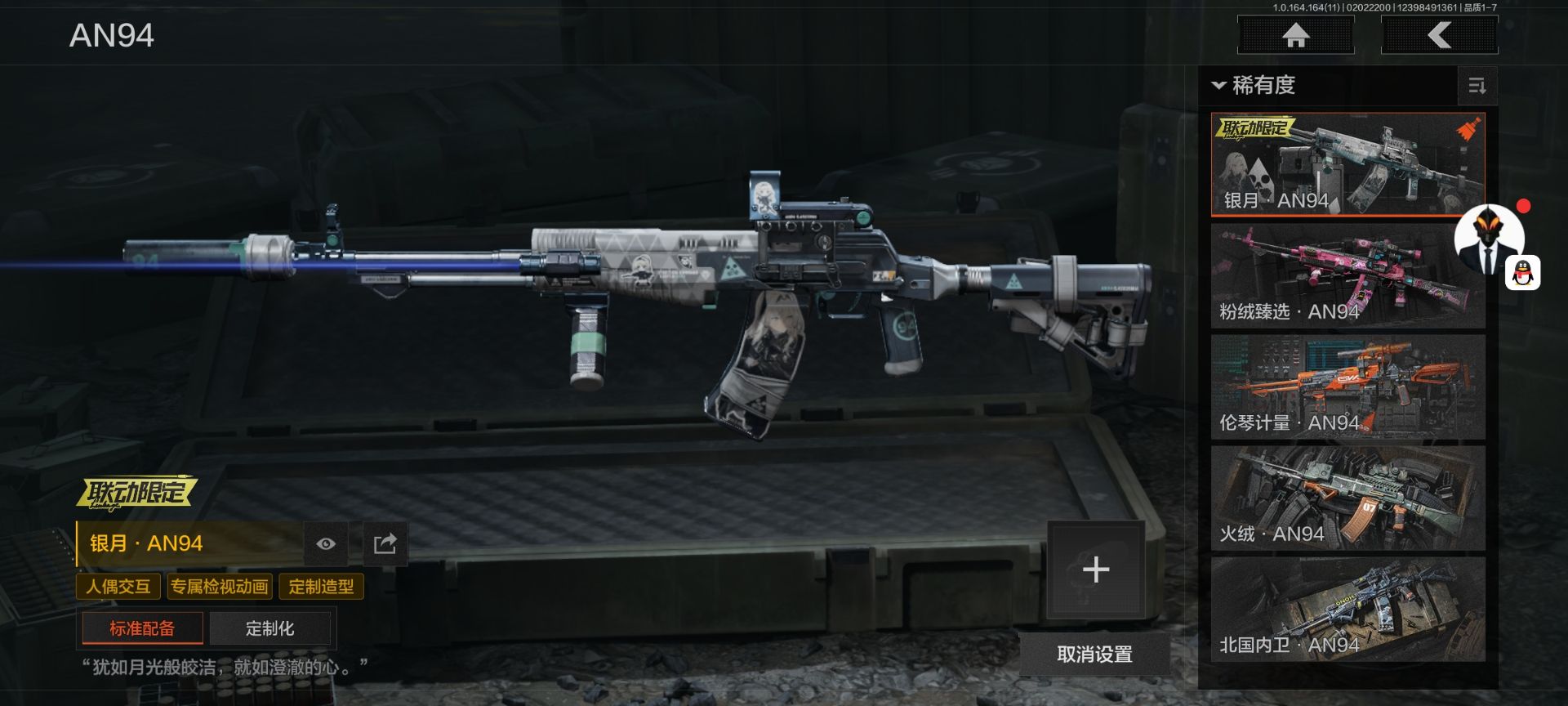The width and height of the screenshot is (1568, 706).
Task: Click the 定制造型 tag
Action: click(321, 587)
